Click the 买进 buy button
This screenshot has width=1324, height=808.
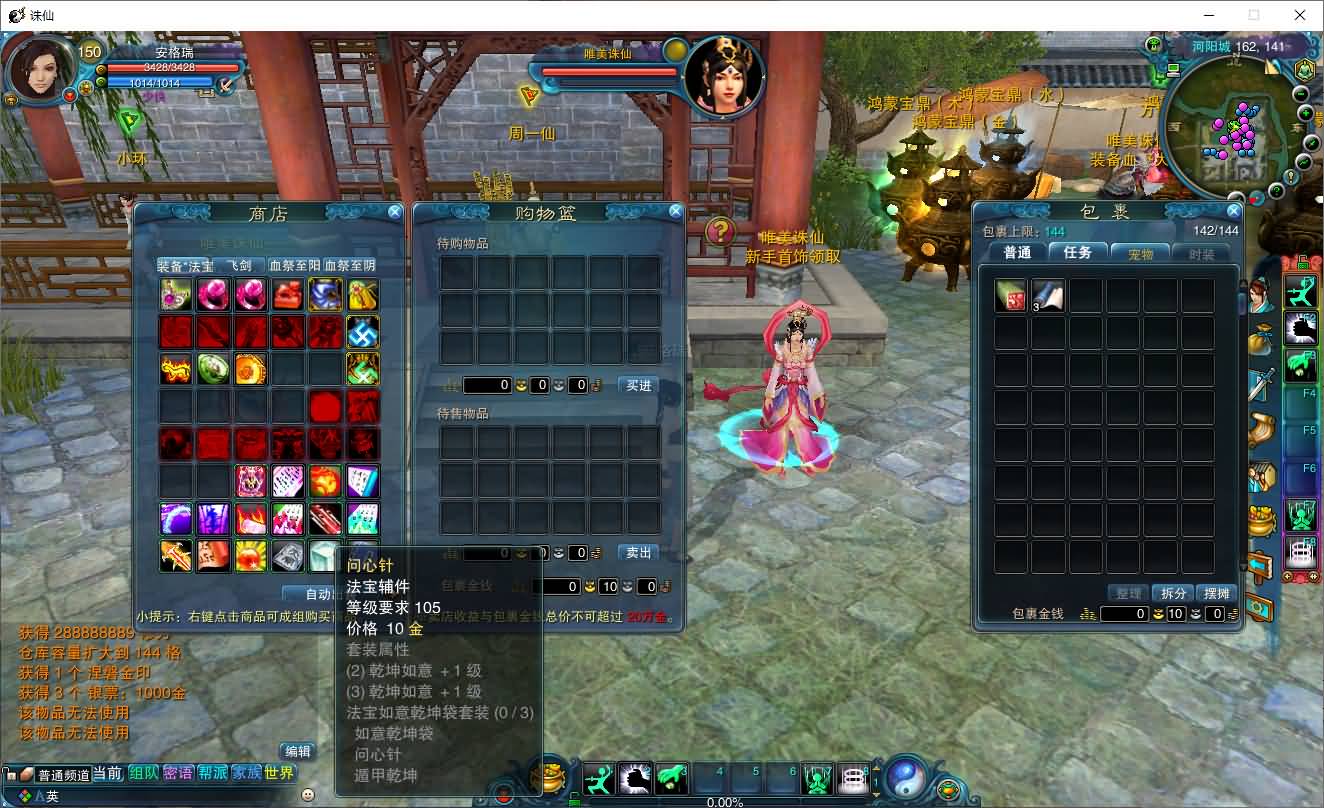pyautogui.click(x=638, y=385)
